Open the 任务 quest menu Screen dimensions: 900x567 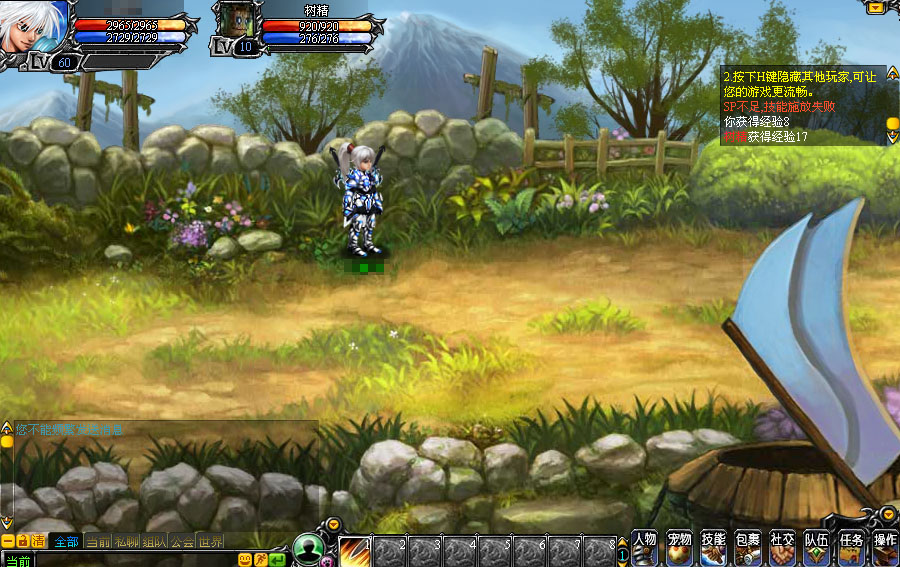[851, 547]
